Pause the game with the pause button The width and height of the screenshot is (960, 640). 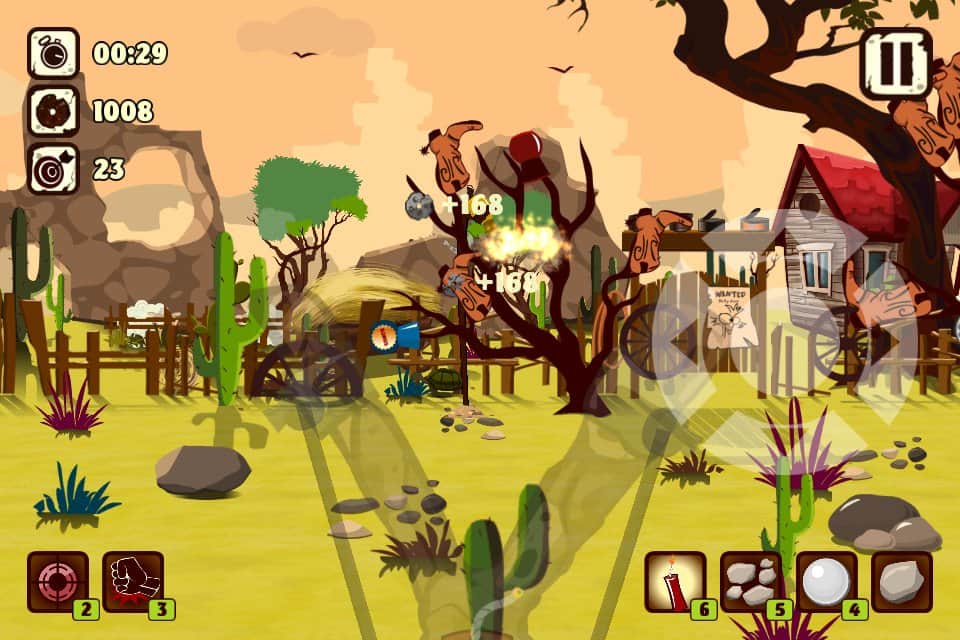pos(895,63)
